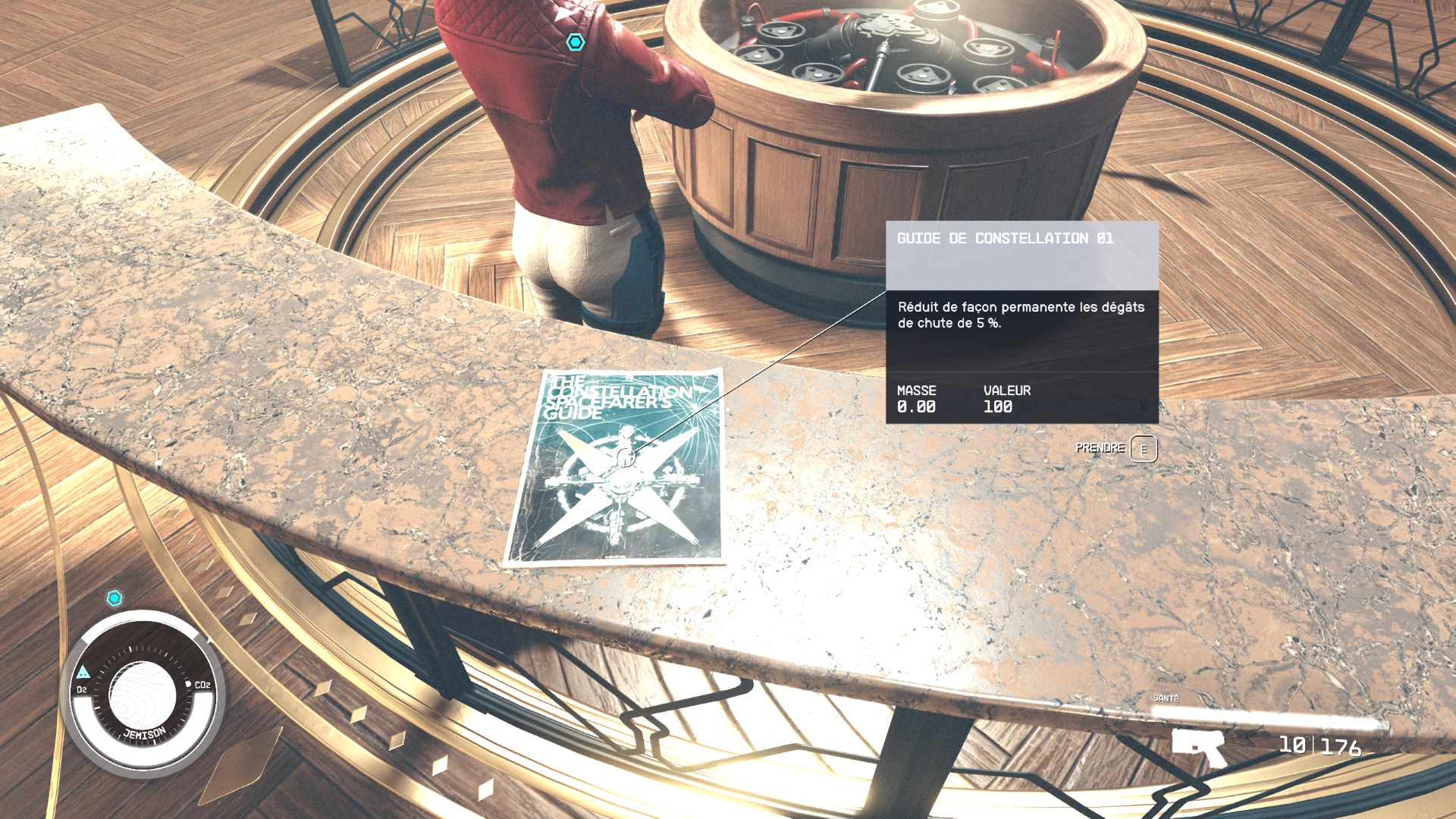The image size is (1456, 819).
Task: Click the hexagon quest marker above the compass
Action: coord(115,598)
